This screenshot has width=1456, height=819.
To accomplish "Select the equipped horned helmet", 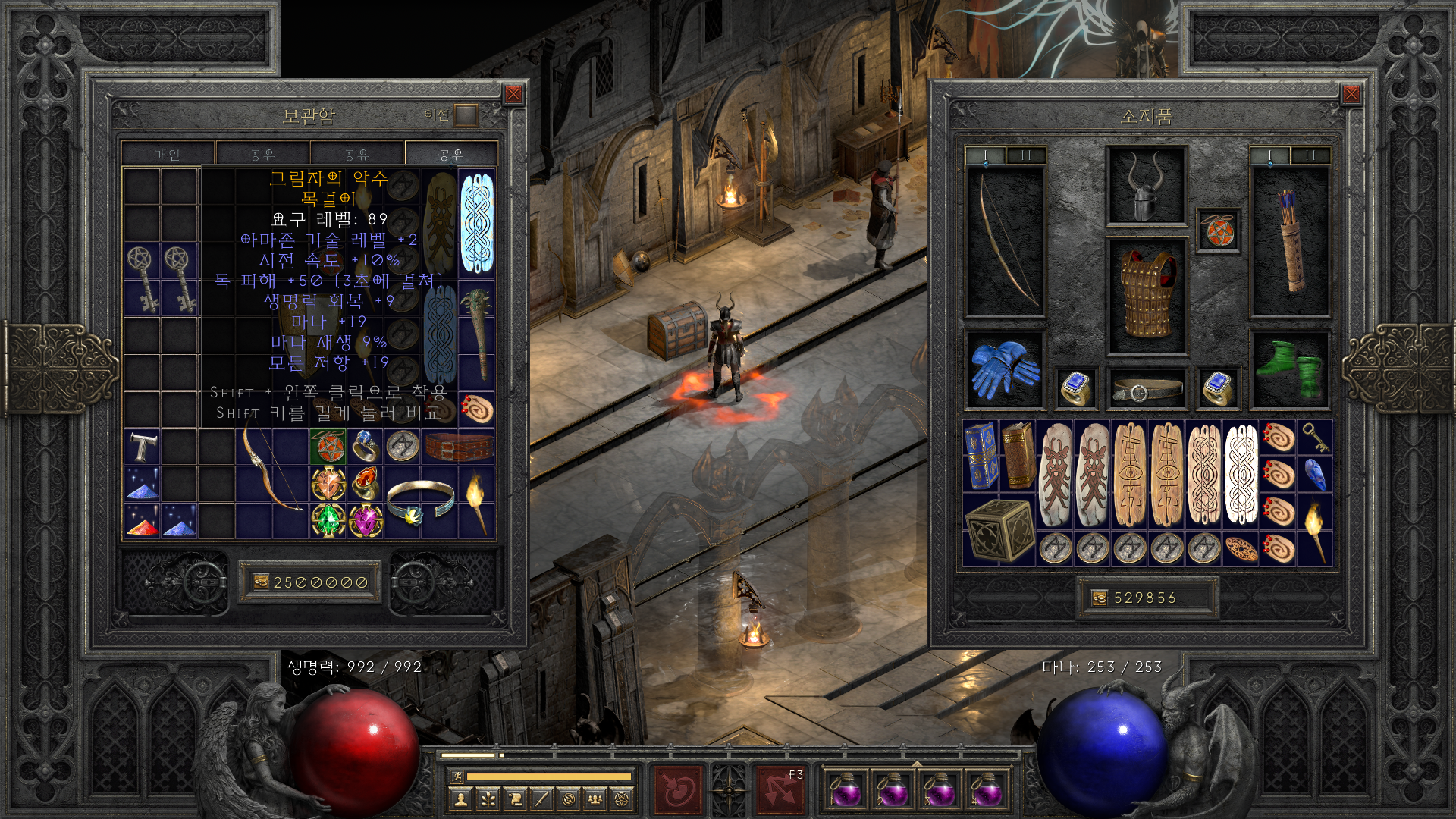I will (x=1146, y=186).
